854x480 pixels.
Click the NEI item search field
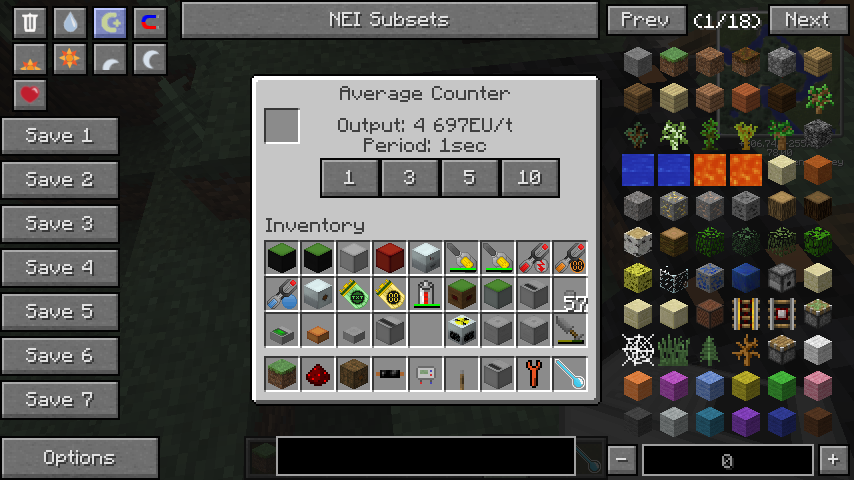[x=425, y=456]
